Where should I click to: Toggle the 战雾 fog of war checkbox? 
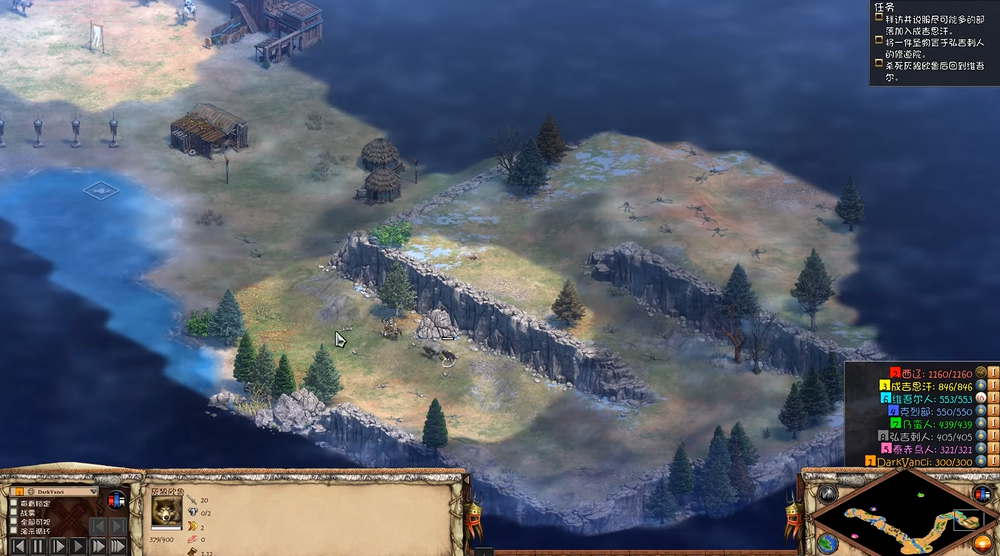coord(13,512)
